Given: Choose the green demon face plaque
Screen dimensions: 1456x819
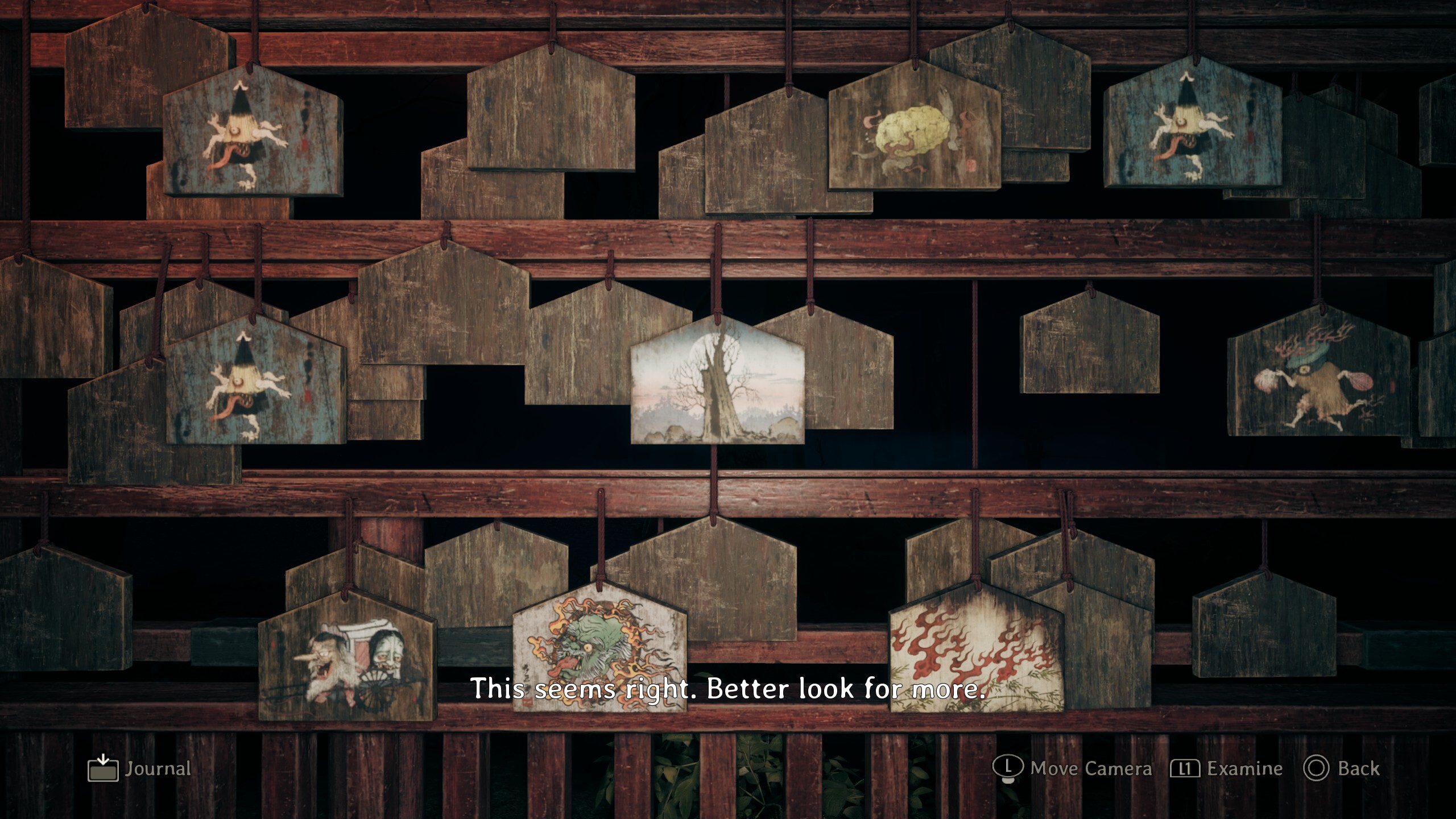Looking at the screenshot, I should pos(599,648).
